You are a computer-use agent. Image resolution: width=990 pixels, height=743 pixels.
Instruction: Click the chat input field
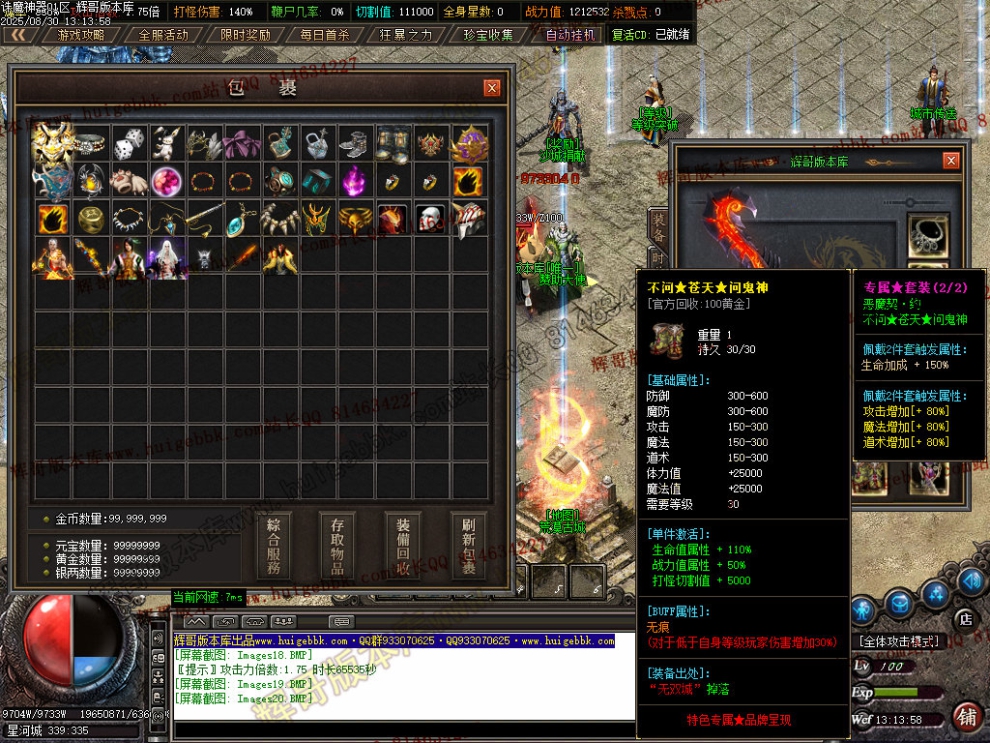tap(400, 728)
